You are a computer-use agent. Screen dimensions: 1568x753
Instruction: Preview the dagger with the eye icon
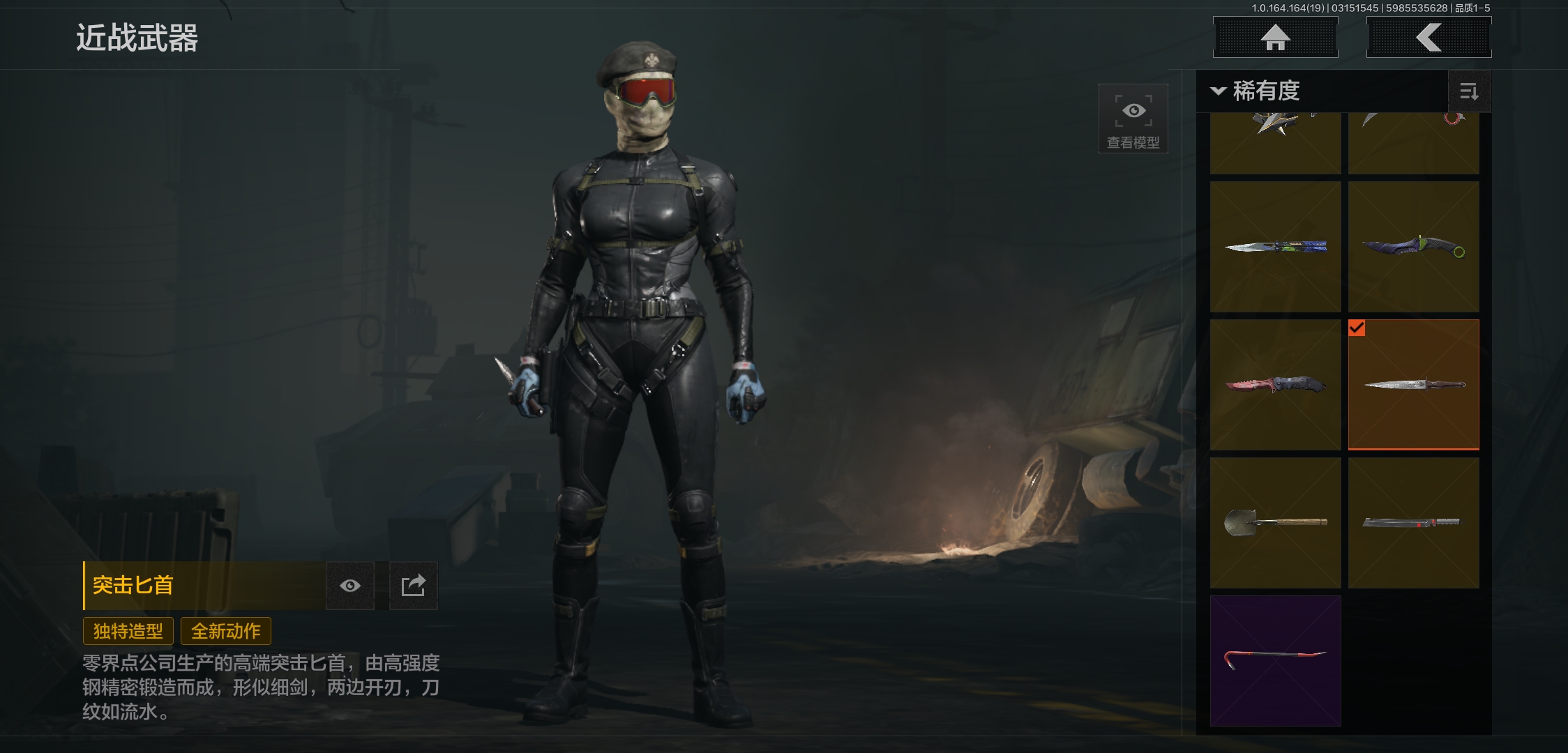coord(350,586)
